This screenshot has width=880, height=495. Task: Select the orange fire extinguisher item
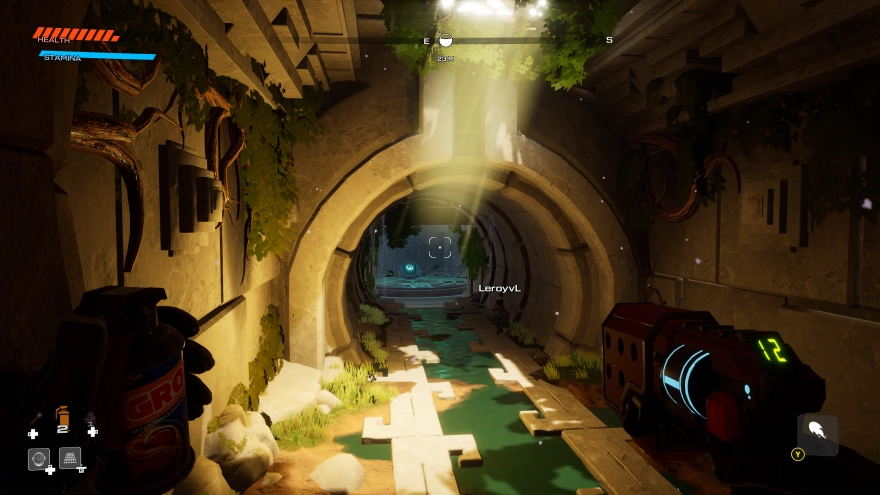(x=61, y=414)
